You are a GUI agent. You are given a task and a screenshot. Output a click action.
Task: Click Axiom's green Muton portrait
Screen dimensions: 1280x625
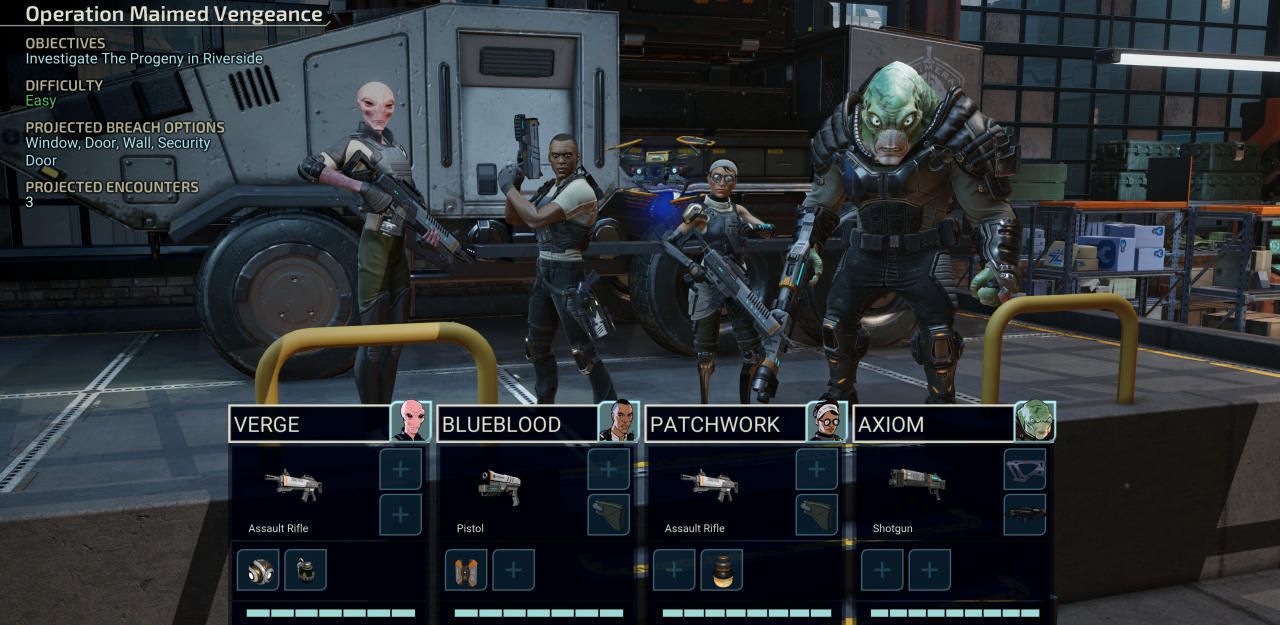pos(1035,421)
